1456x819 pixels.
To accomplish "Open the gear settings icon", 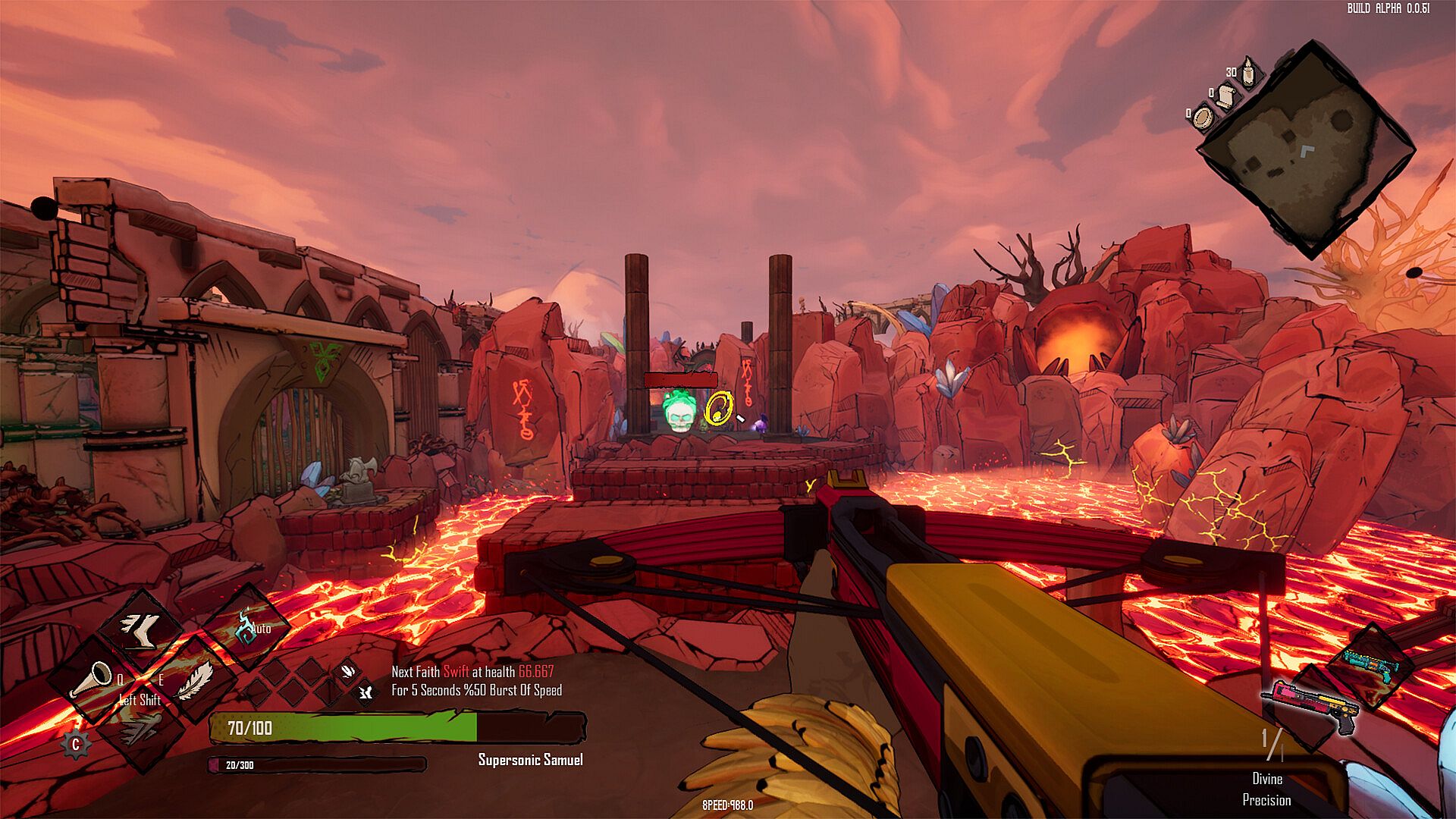I will [76, 745].
